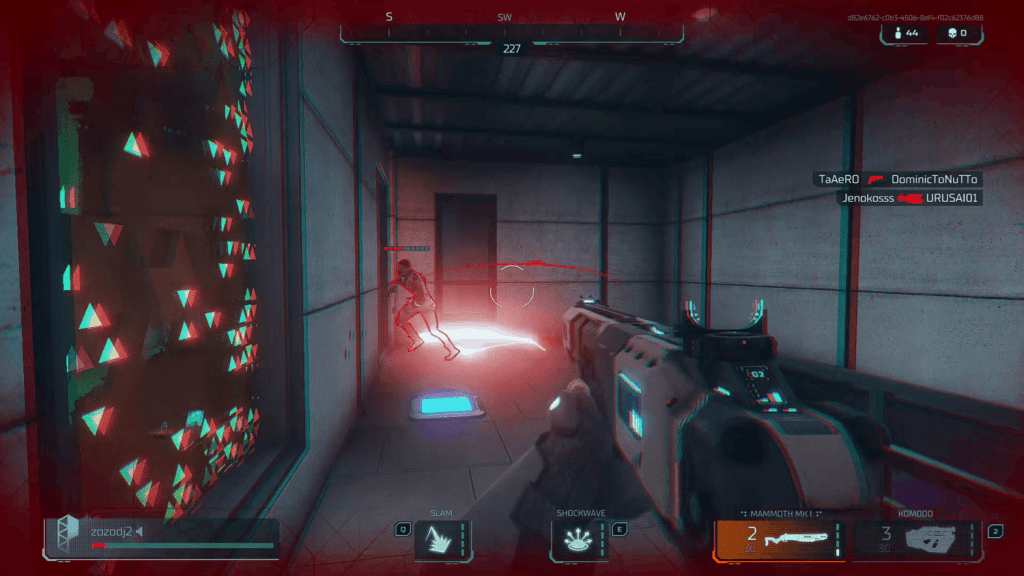Select the Mammoth MK1 shotgun slot
Screen dimensions: 1024x576
coord(779,539)
